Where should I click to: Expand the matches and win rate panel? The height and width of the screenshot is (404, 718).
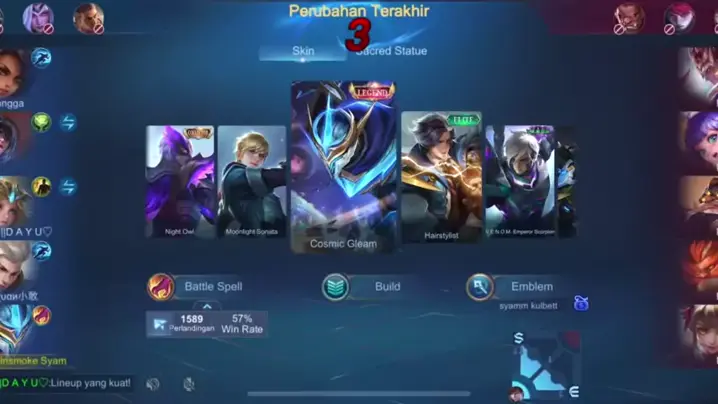(x=206, y=308)
